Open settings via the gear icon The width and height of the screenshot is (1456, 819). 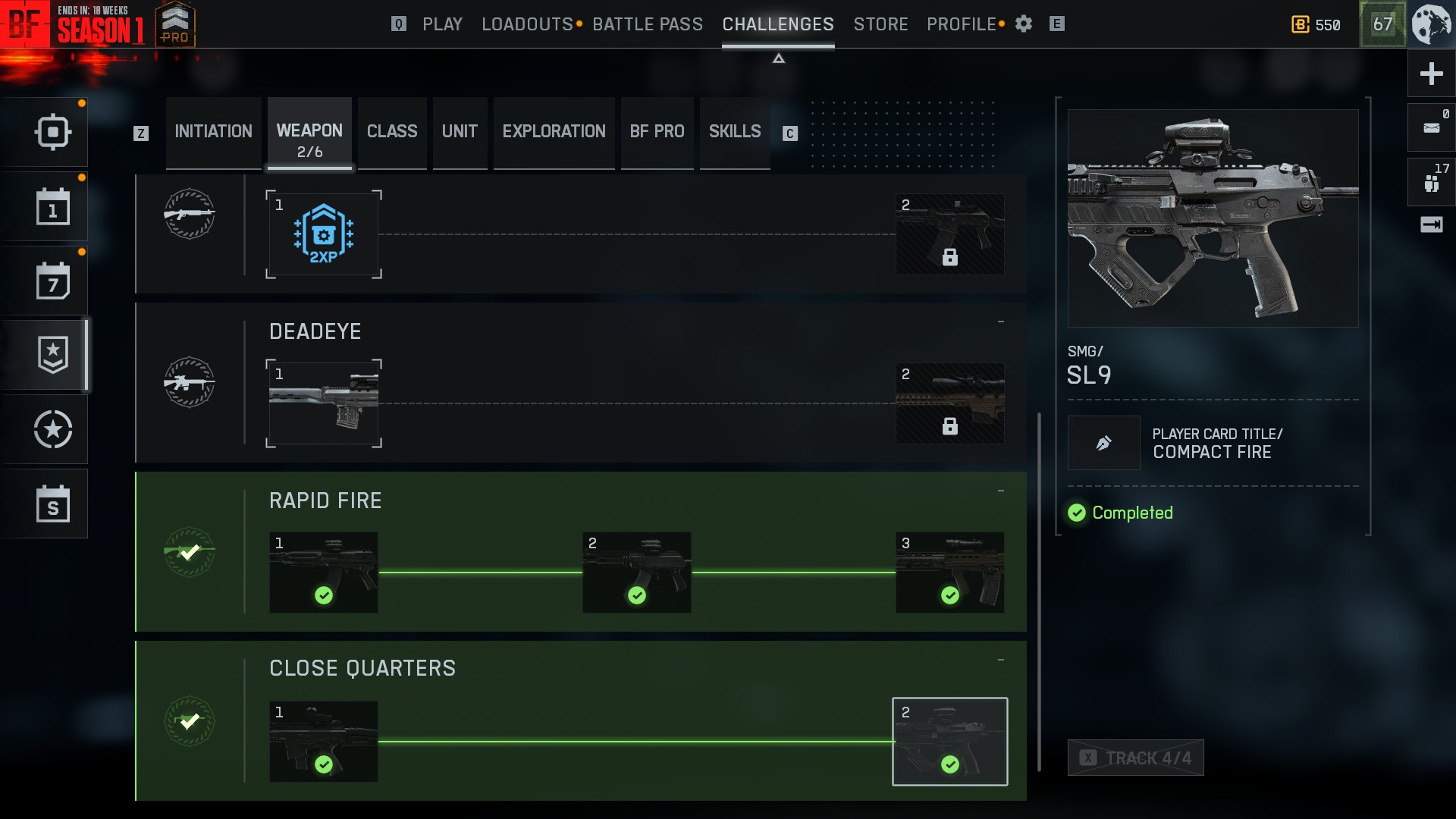(x=1024, y=24)
